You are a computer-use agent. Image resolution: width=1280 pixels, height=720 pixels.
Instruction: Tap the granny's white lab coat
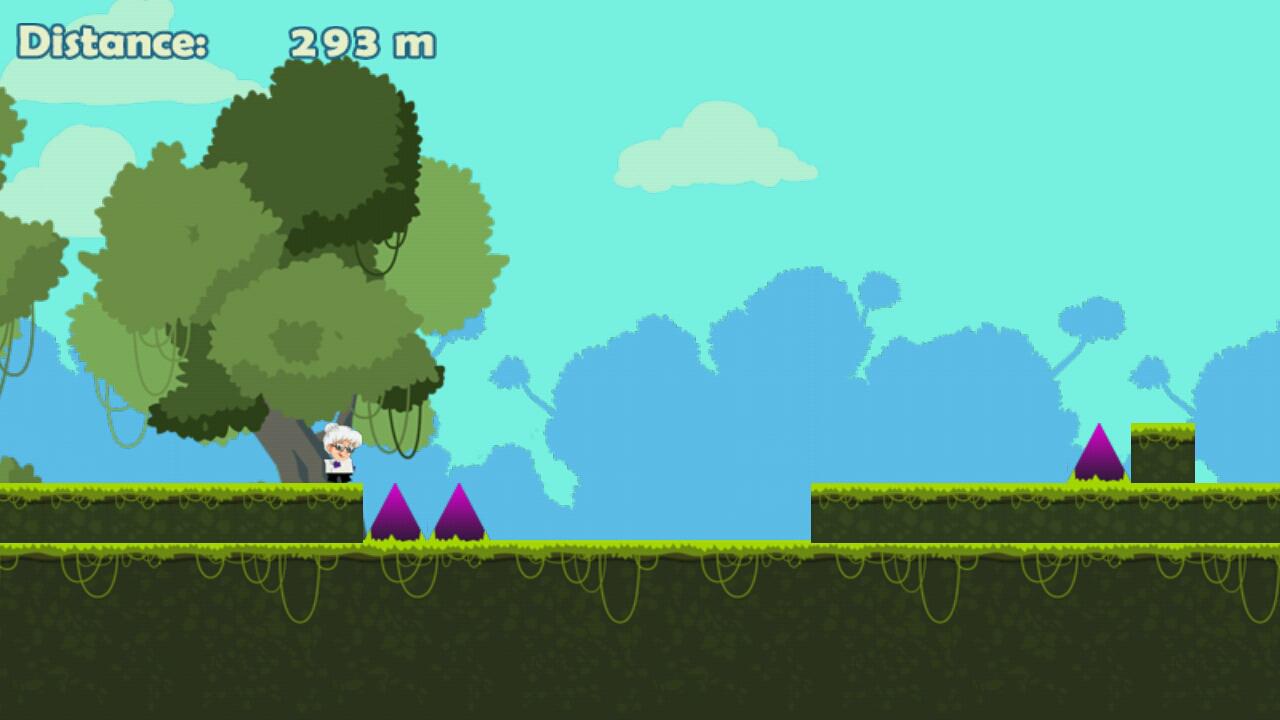click(x=340, y=465)
